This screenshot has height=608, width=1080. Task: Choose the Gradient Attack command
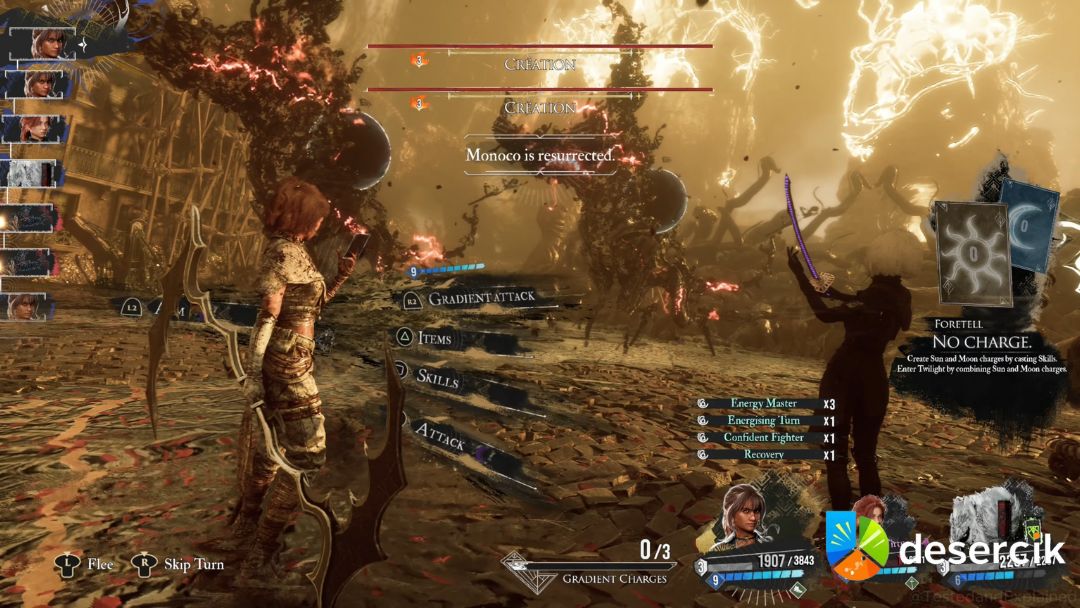pyautogui.click(x=481, y=298)
